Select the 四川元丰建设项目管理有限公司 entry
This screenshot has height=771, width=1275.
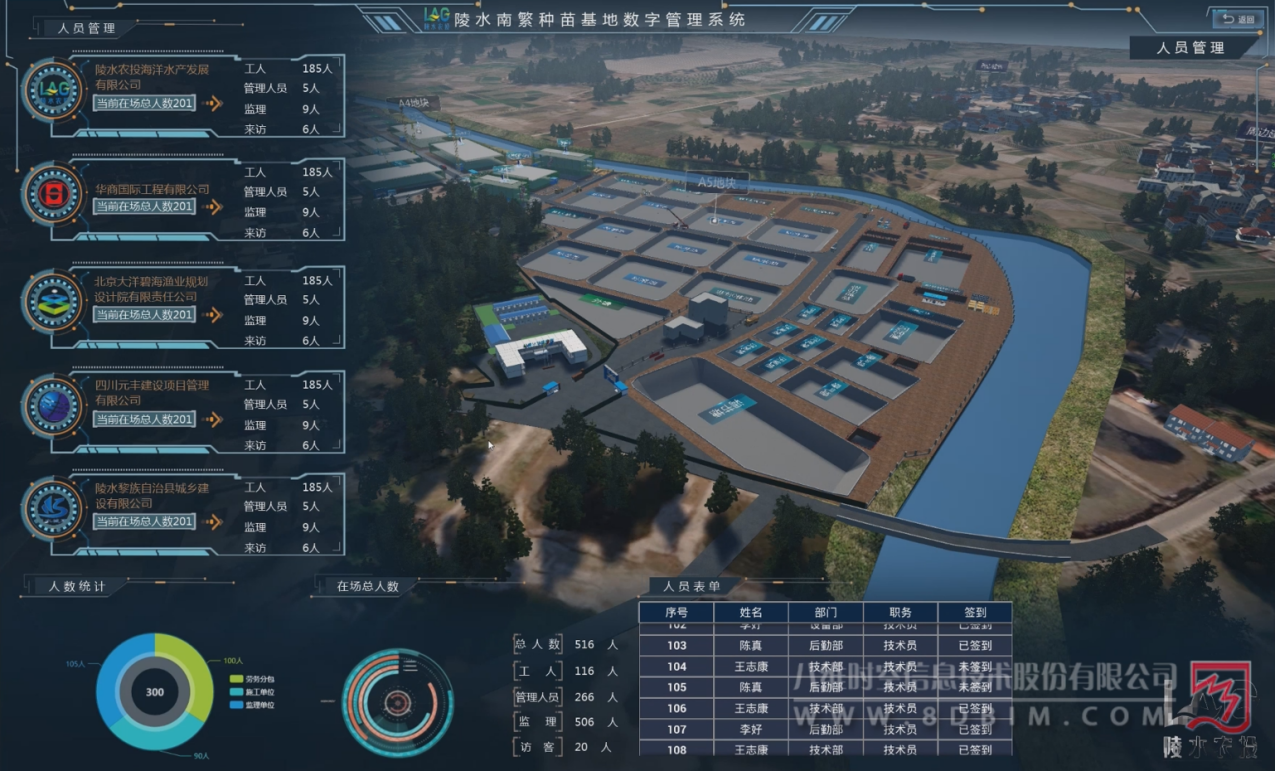[x=152, y=392]
